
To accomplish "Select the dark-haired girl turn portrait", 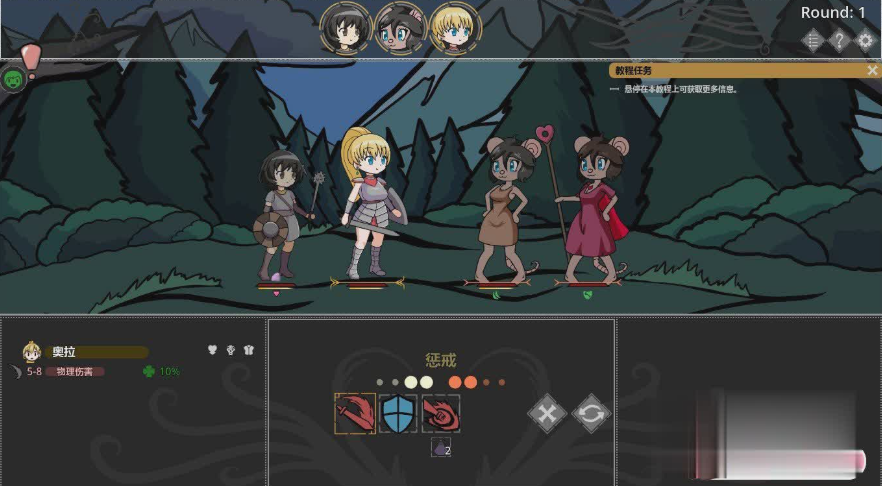I will [x=346, y=28].
